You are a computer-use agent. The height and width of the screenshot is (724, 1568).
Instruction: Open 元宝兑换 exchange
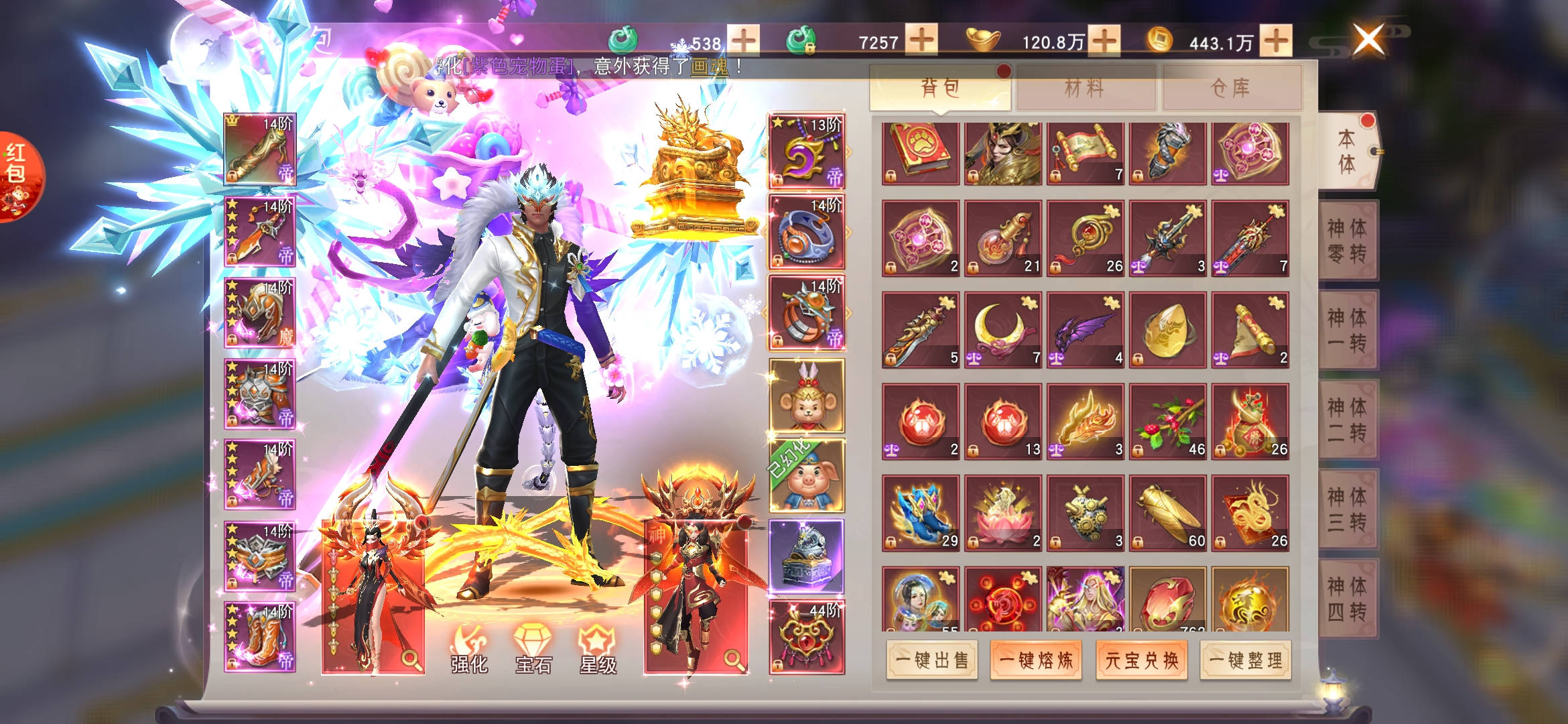click(1141, 660)
